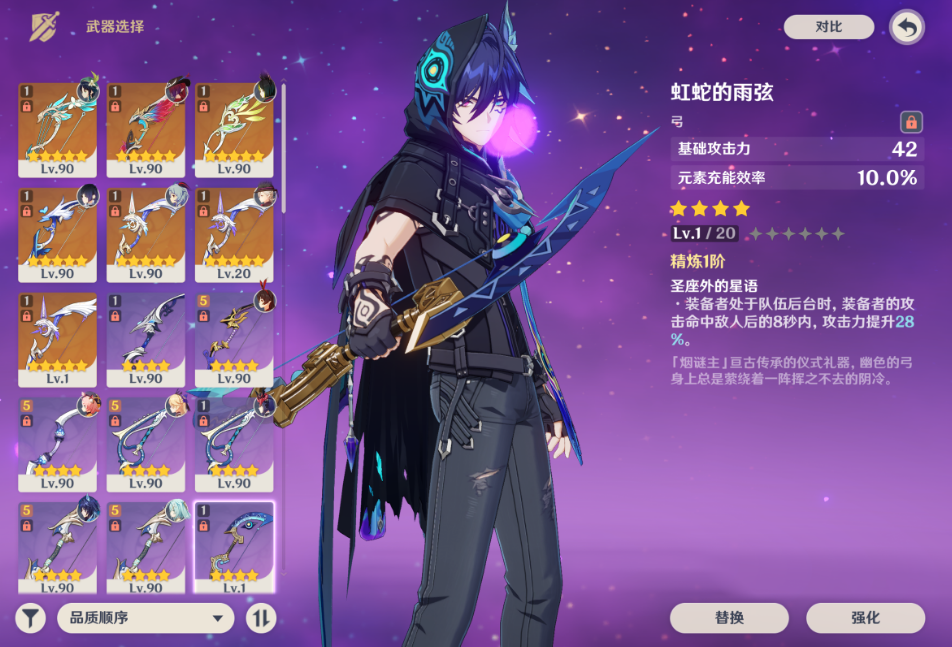Open weapon enhancement with 强化
The width and height of the screenshot is (952, 647).
(x=865, y=618)
